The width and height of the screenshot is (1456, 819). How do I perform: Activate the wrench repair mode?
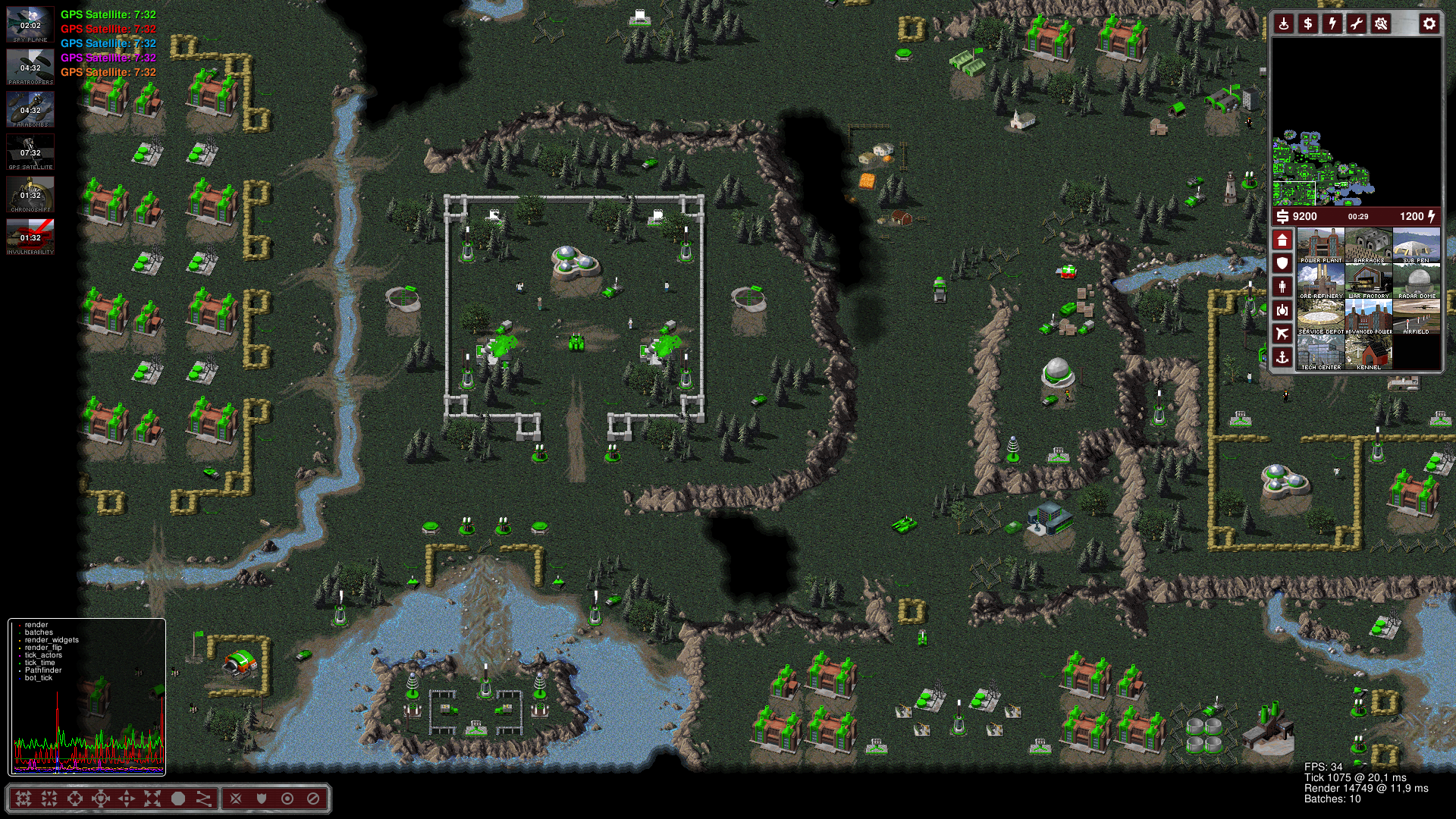[x=1357, y=24]
